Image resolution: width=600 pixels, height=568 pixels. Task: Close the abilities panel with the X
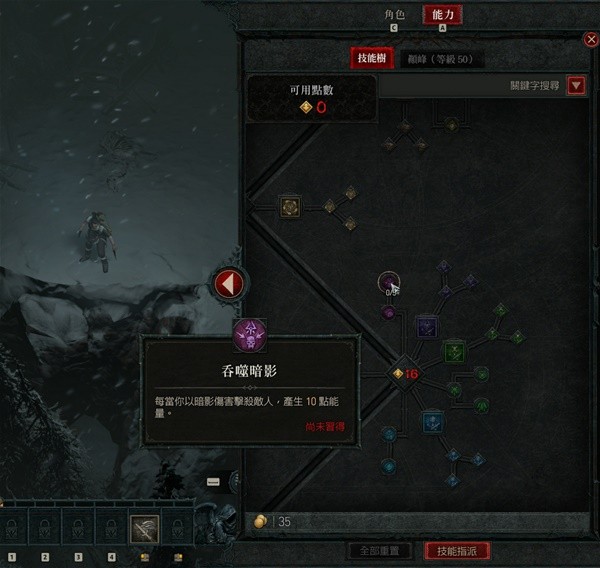590,39
